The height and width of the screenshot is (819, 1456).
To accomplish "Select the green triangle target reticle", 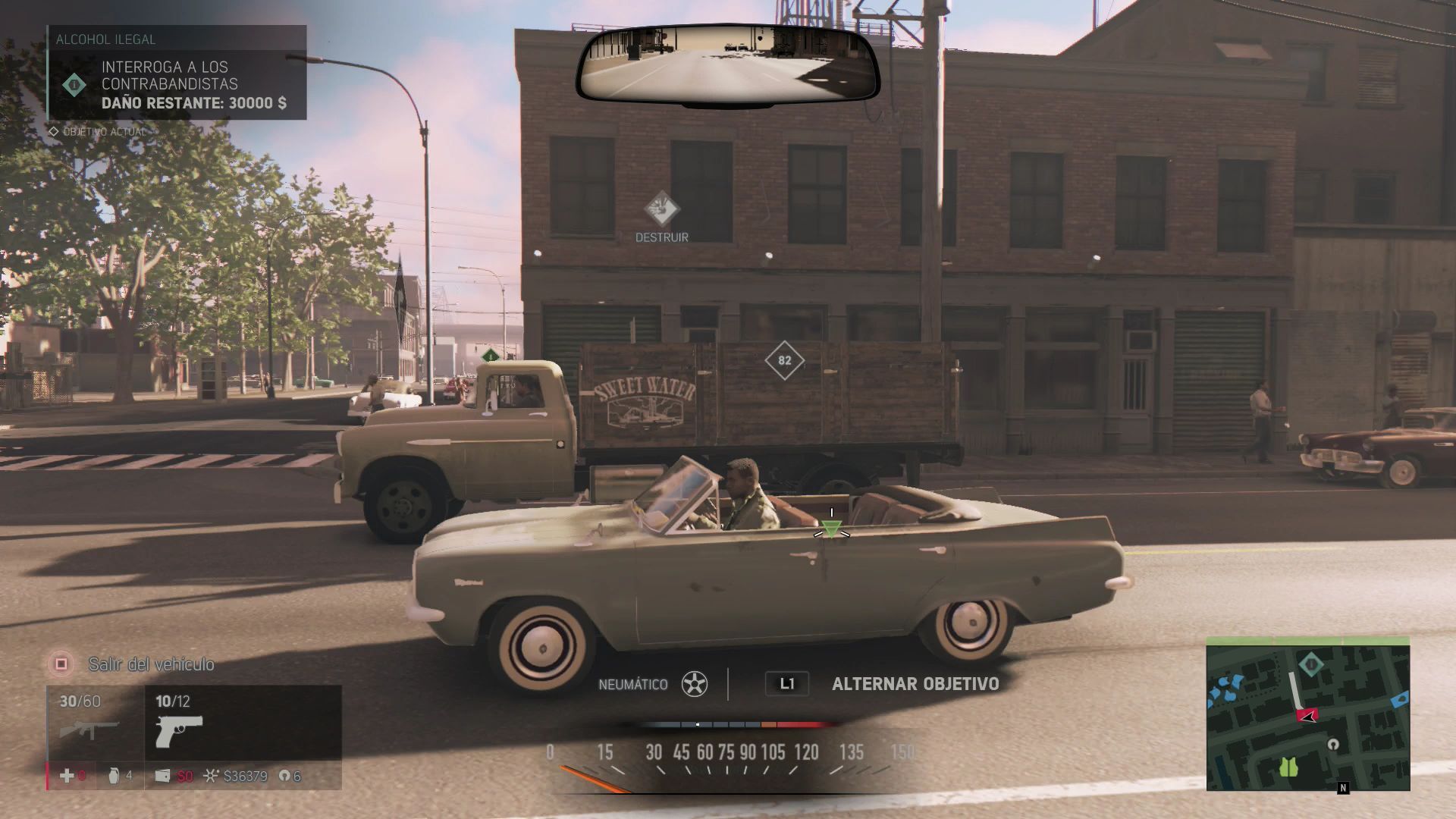I will pos(831,529).
